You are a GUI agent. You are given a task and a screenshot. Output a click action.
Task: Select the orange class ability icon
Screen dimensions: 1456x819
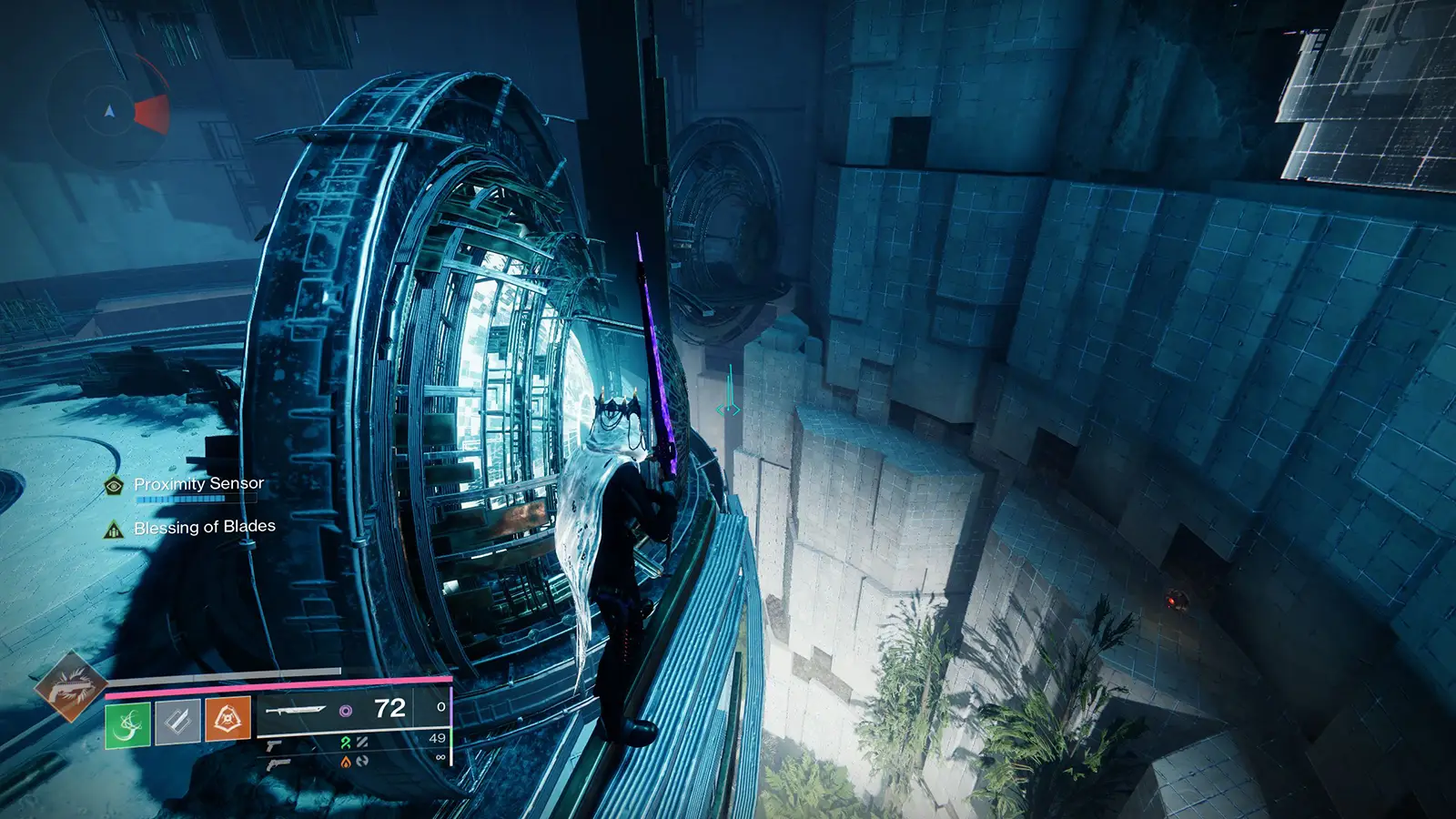227,720
